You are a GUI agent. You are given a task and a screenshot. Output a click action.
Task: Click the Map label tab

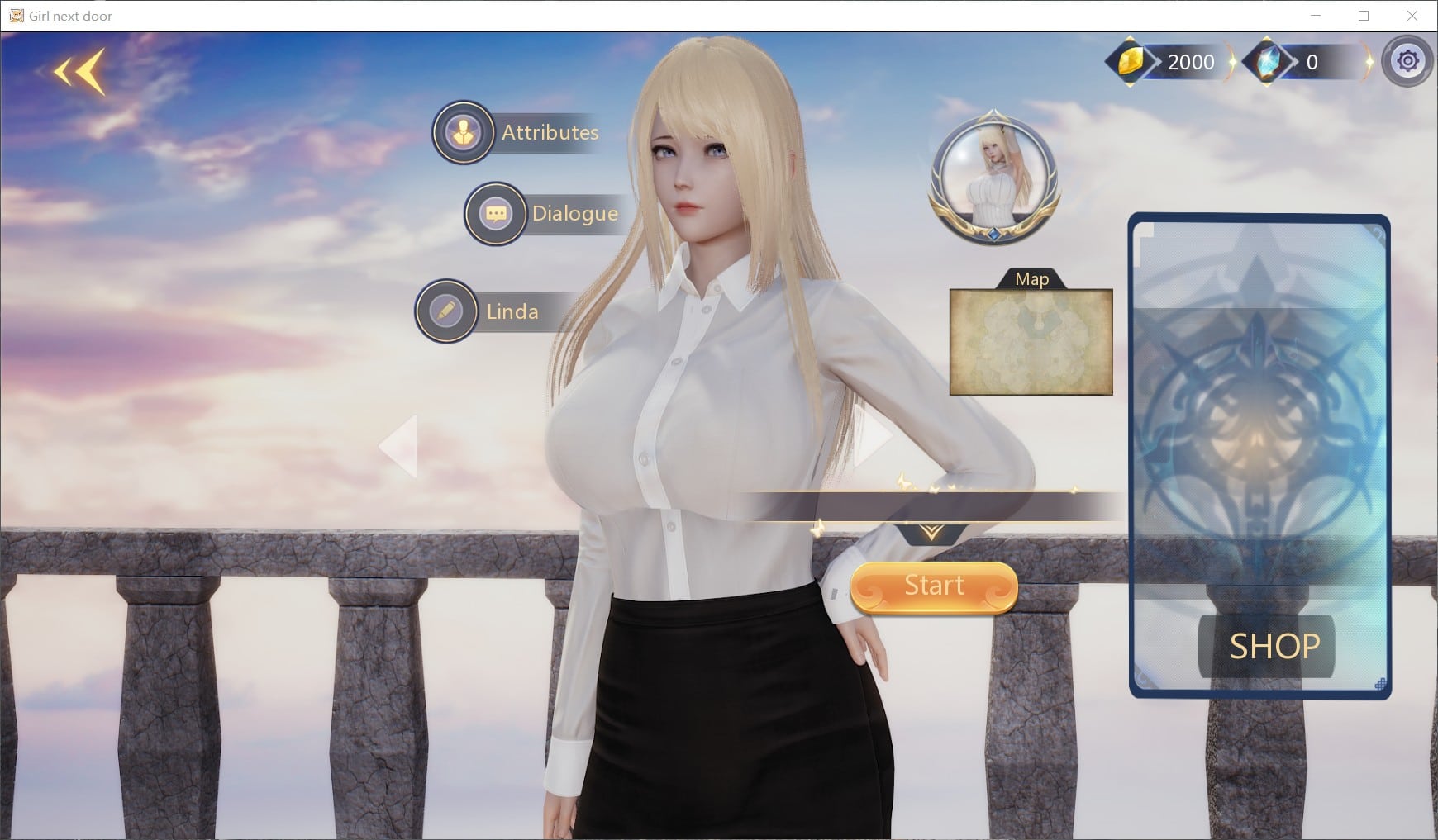pos(1031,279)
